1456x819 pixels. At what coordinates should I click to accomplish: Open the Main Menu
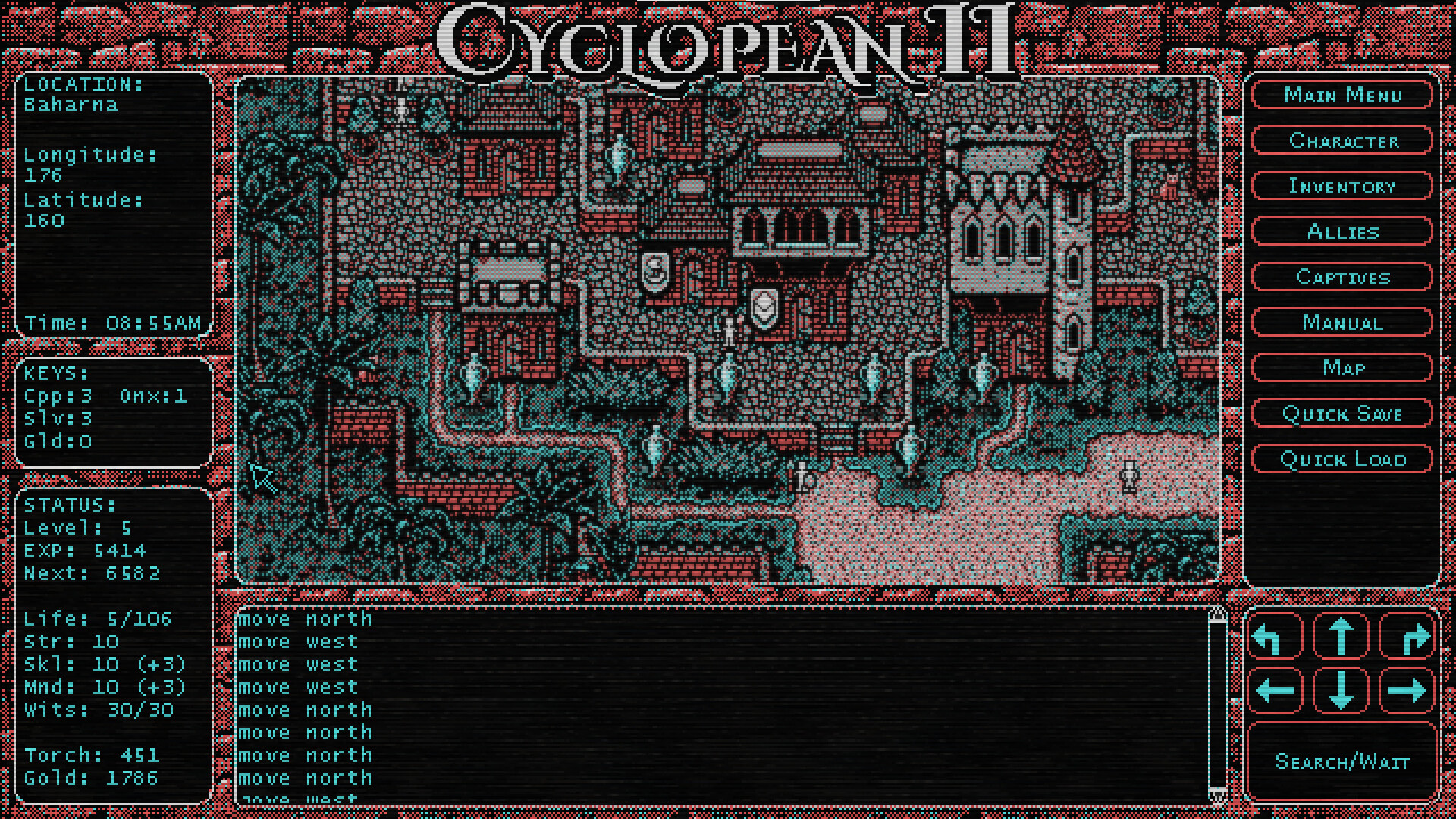[1342, 96]
